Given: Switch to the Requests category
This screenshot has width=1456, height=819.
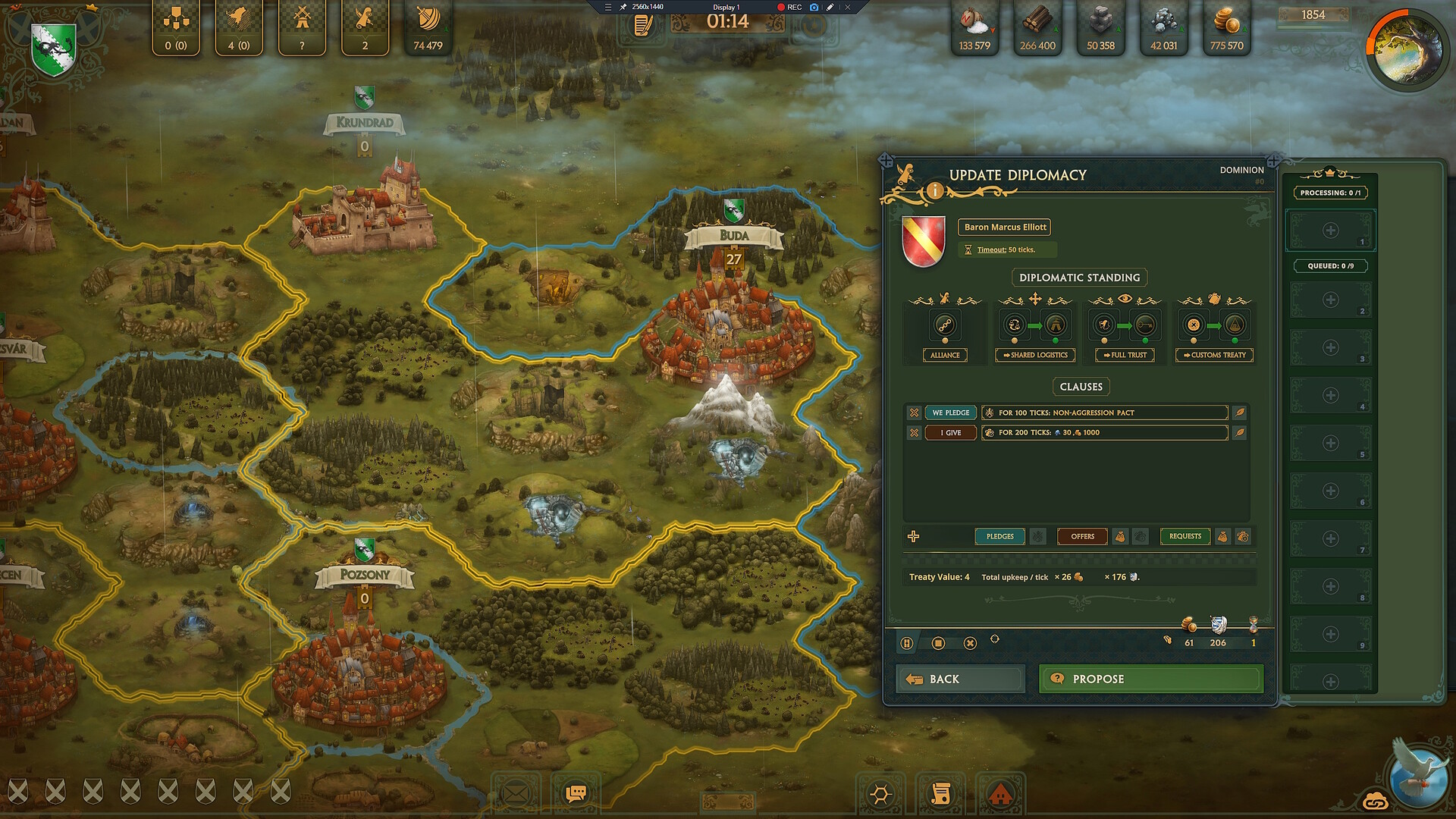Looking at the screenshot, I should click(1185, 536).
